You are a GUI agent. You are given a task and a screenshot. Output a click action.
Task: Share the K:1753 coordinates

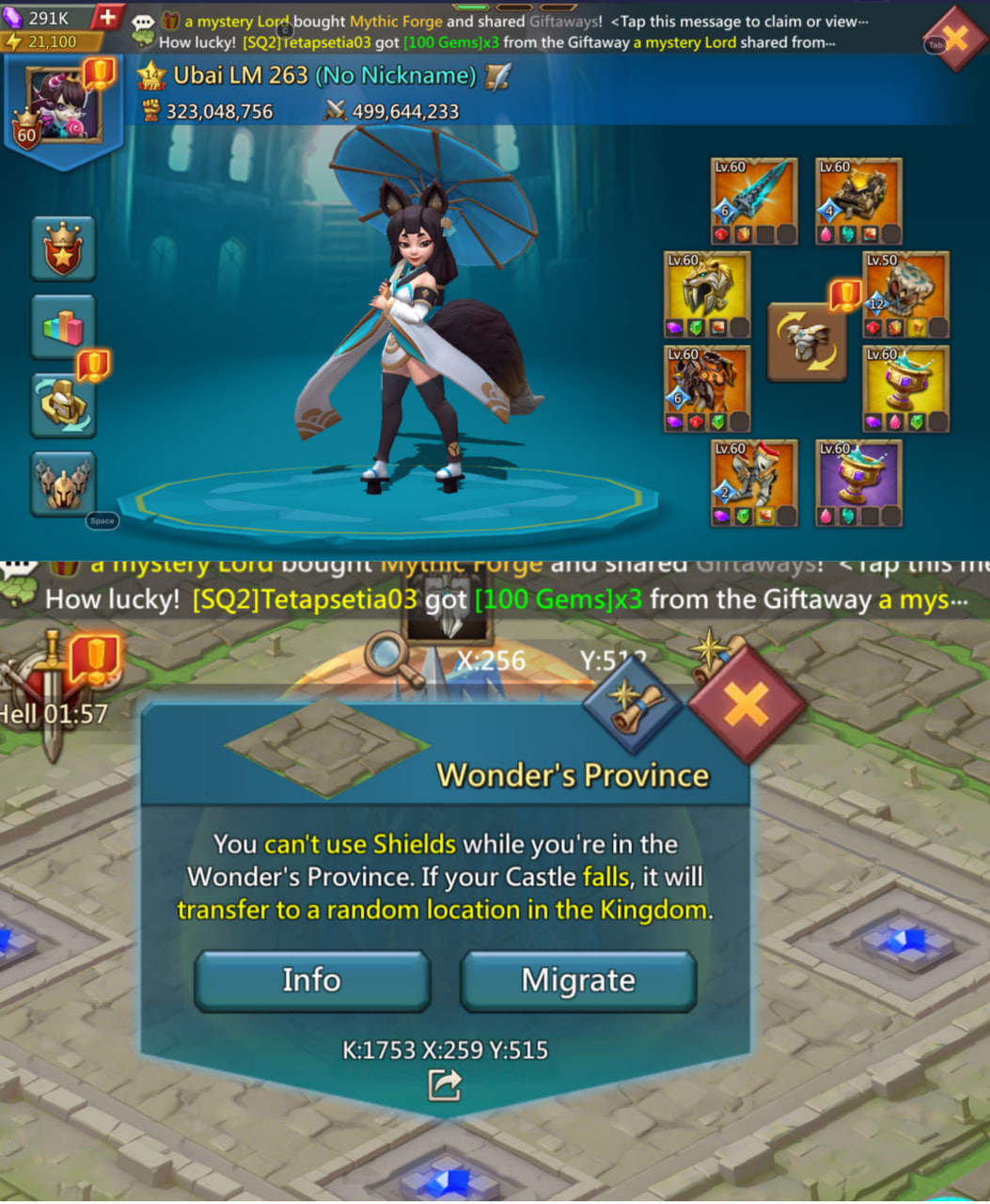(445, 1085)
